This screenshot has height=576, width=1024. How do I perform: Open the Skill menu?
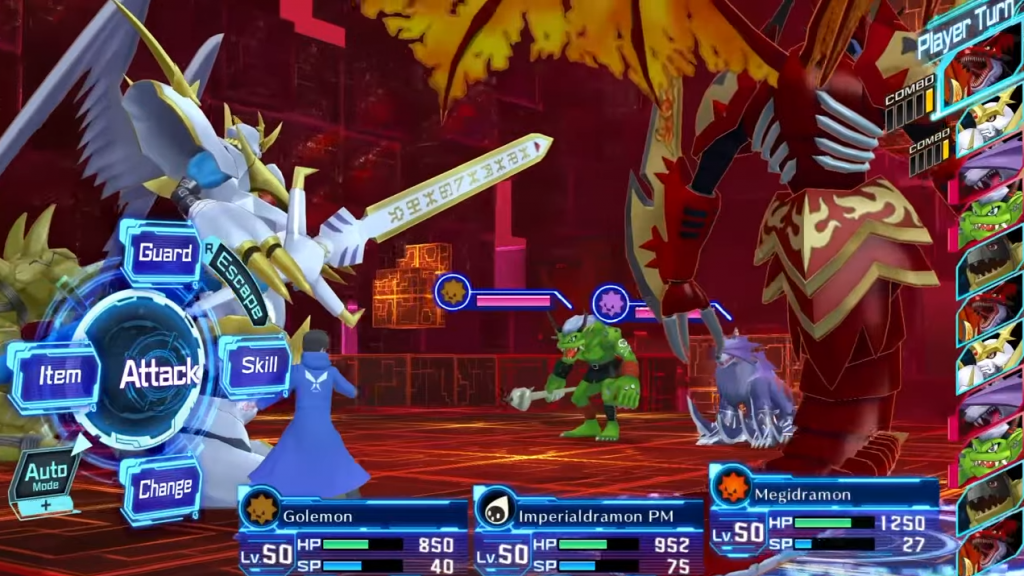258,365
